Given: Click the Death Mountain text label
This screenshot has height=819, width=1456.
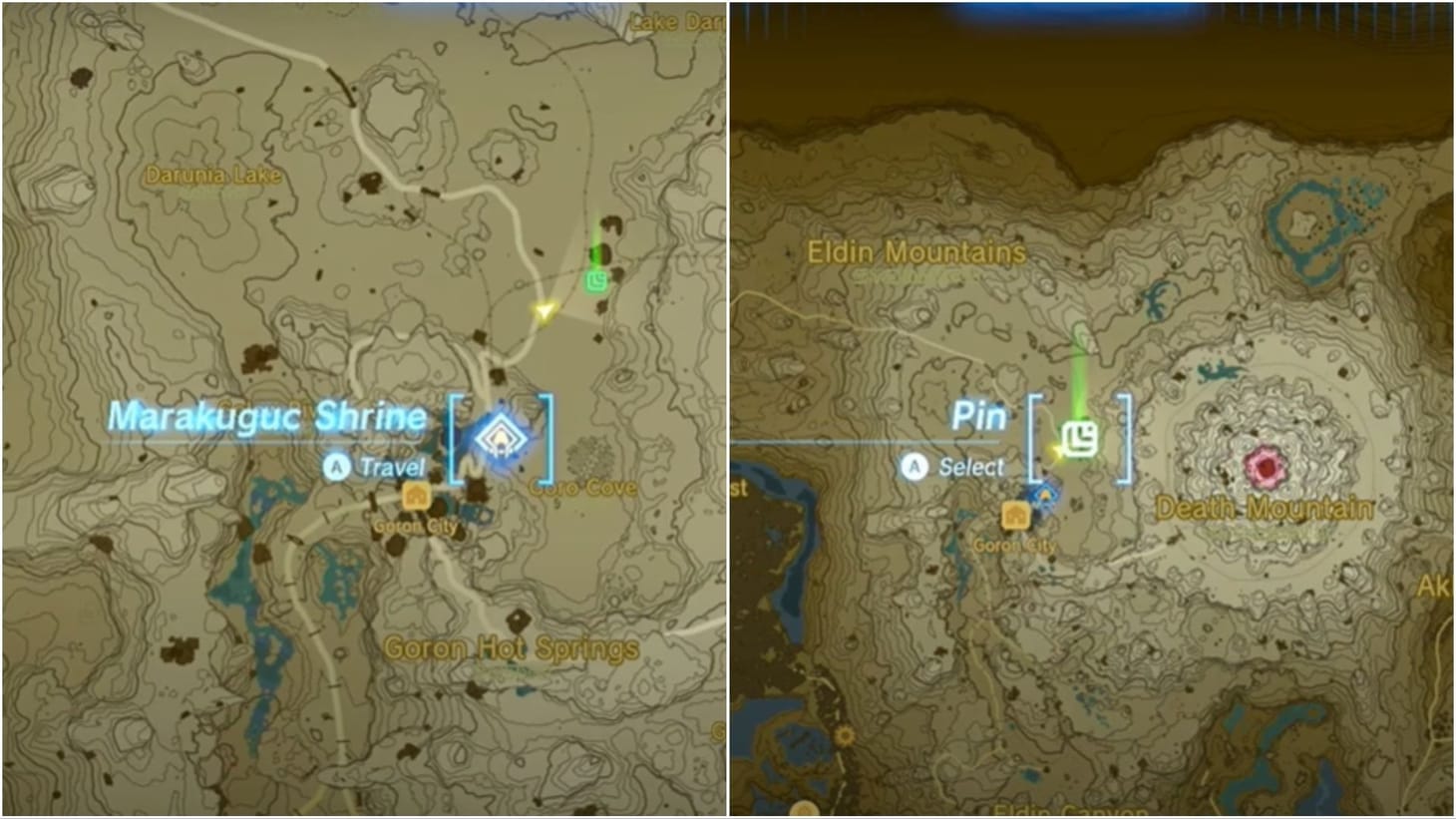Looking at the screenshot, I should [x=1265, y=508].
